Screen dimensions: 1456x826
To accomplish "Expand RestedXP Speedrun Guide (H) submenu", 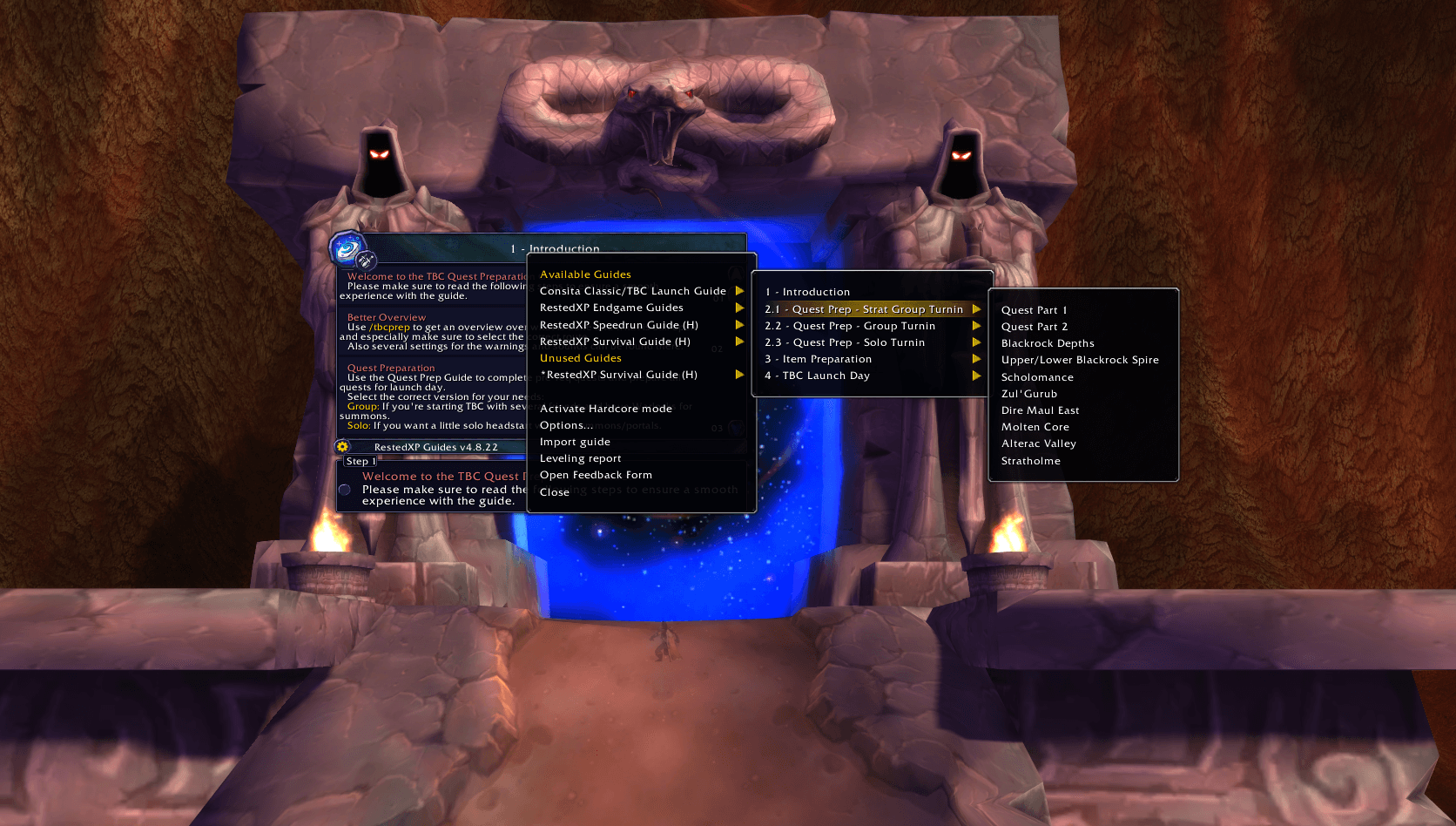I will pos(740,324).
